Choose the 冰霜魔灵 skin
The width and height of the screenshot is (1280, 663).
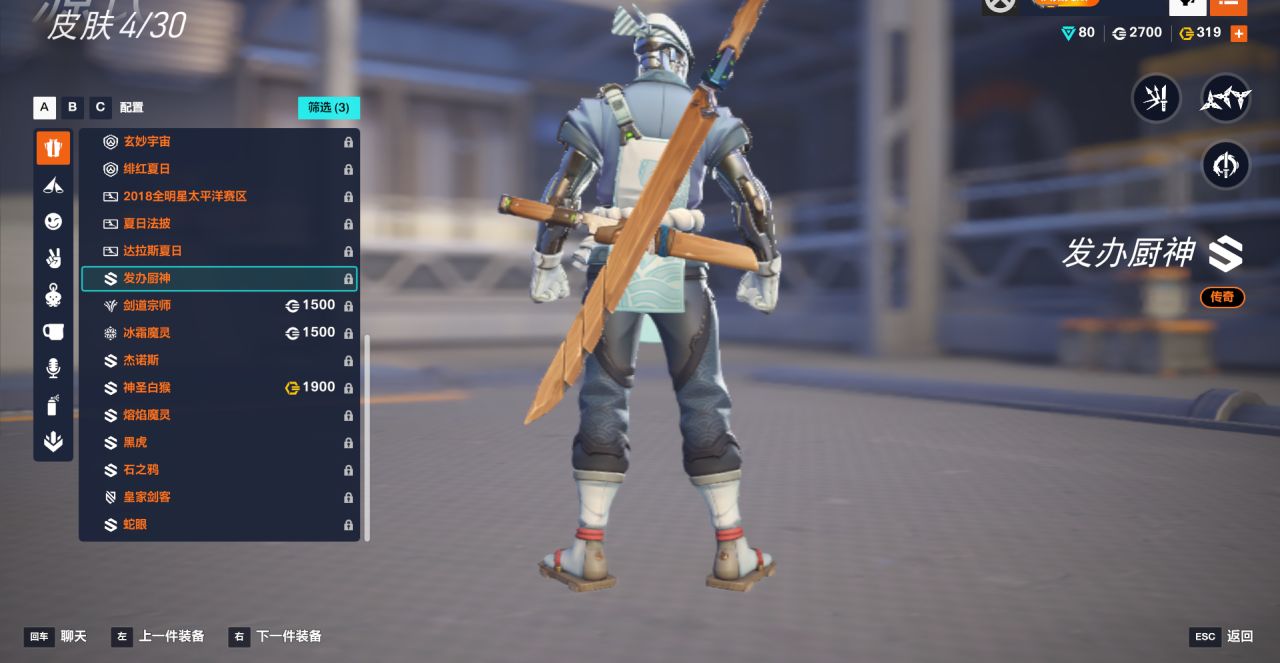pos(218,332)
